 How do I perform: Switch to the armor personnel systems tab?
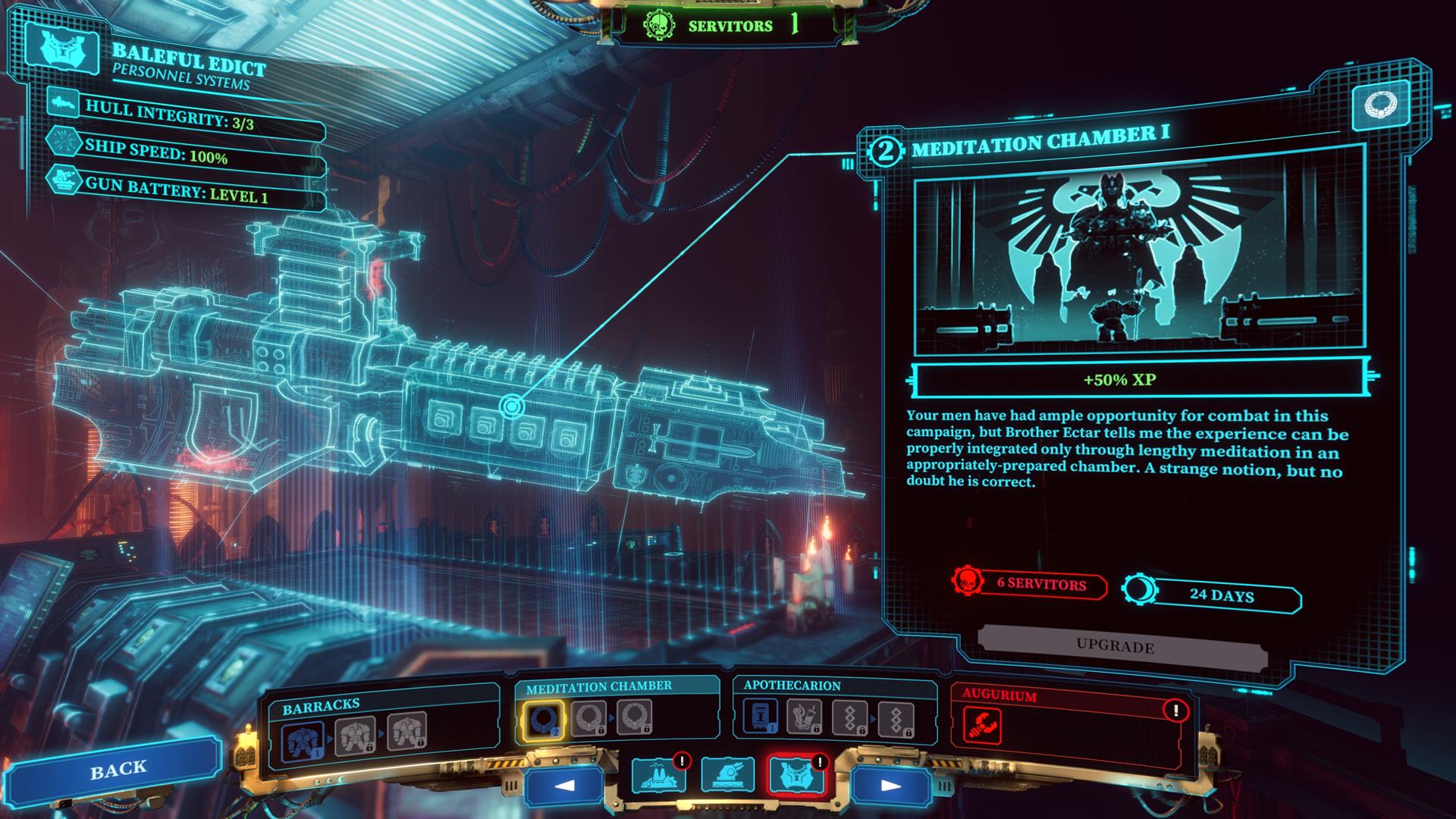pyautogui.click(x=795, y=775)
